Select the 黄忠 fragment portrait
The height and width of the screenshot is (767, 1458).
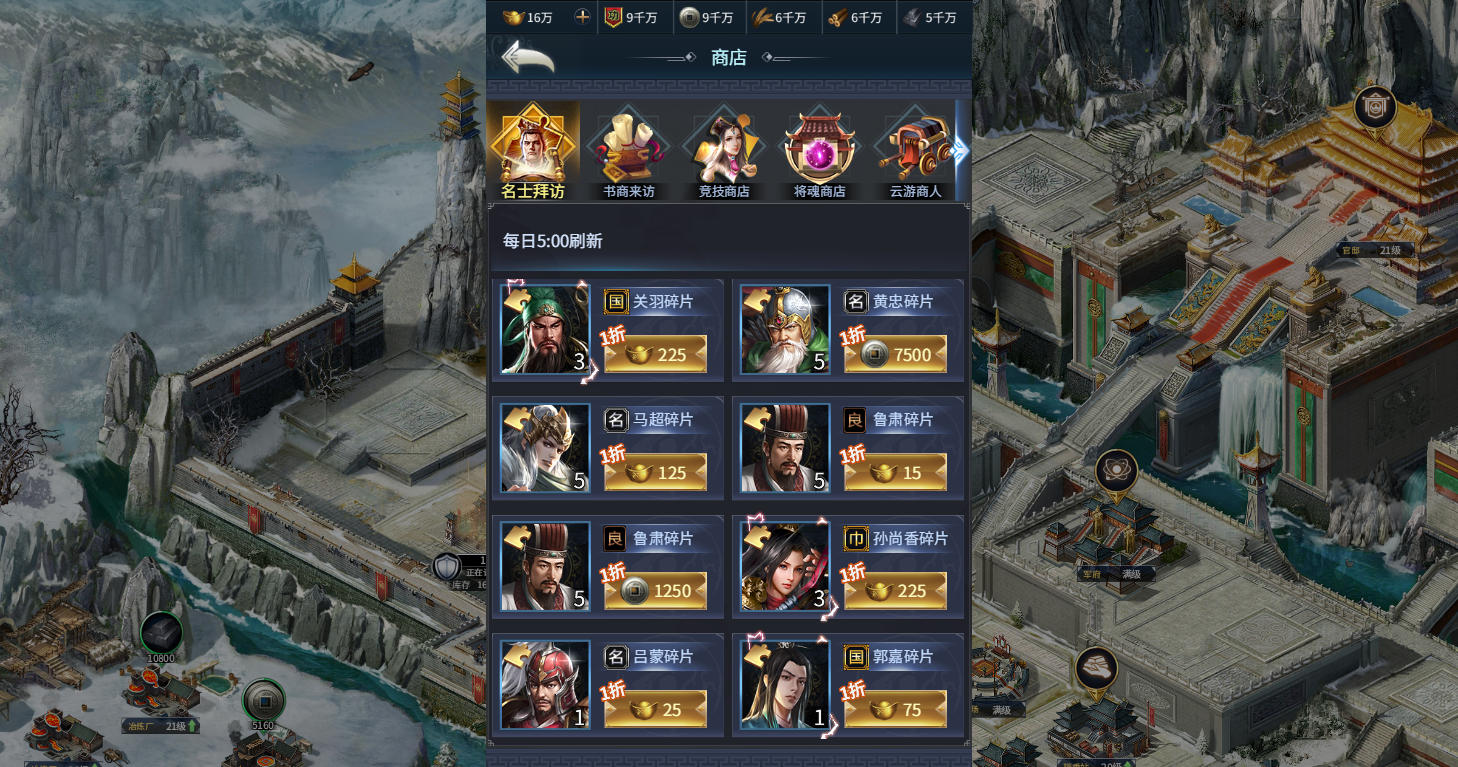point(785,330)
